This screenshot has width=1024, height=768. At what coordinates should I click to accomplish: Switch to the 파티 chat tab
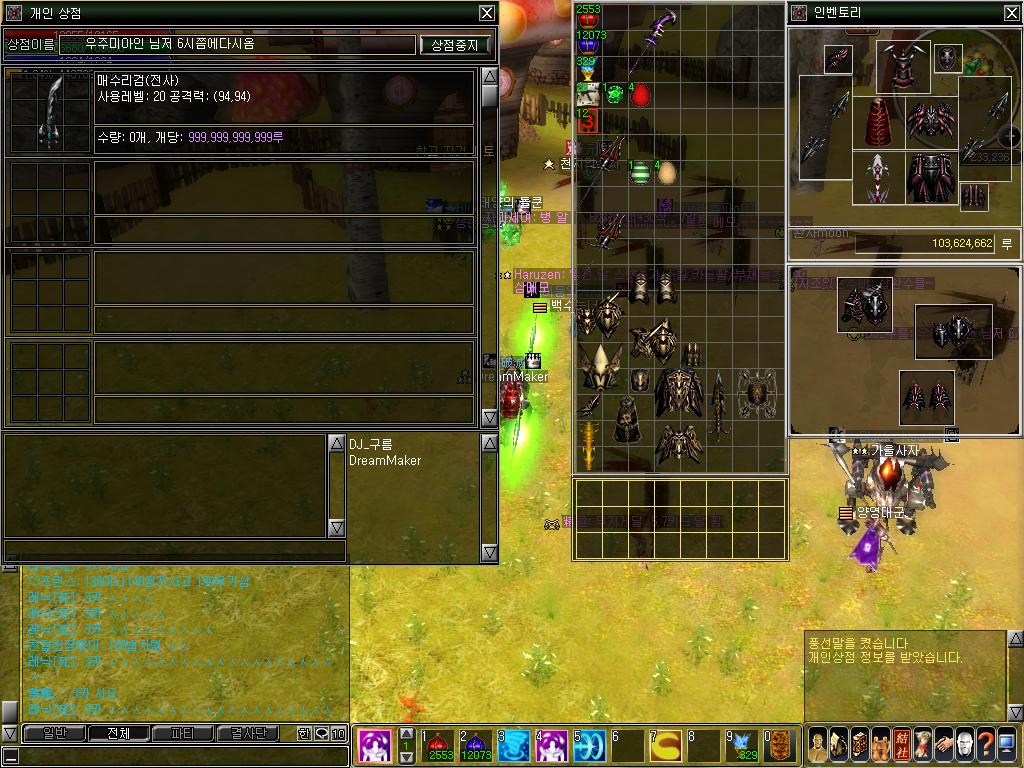(x=183, y=733)
